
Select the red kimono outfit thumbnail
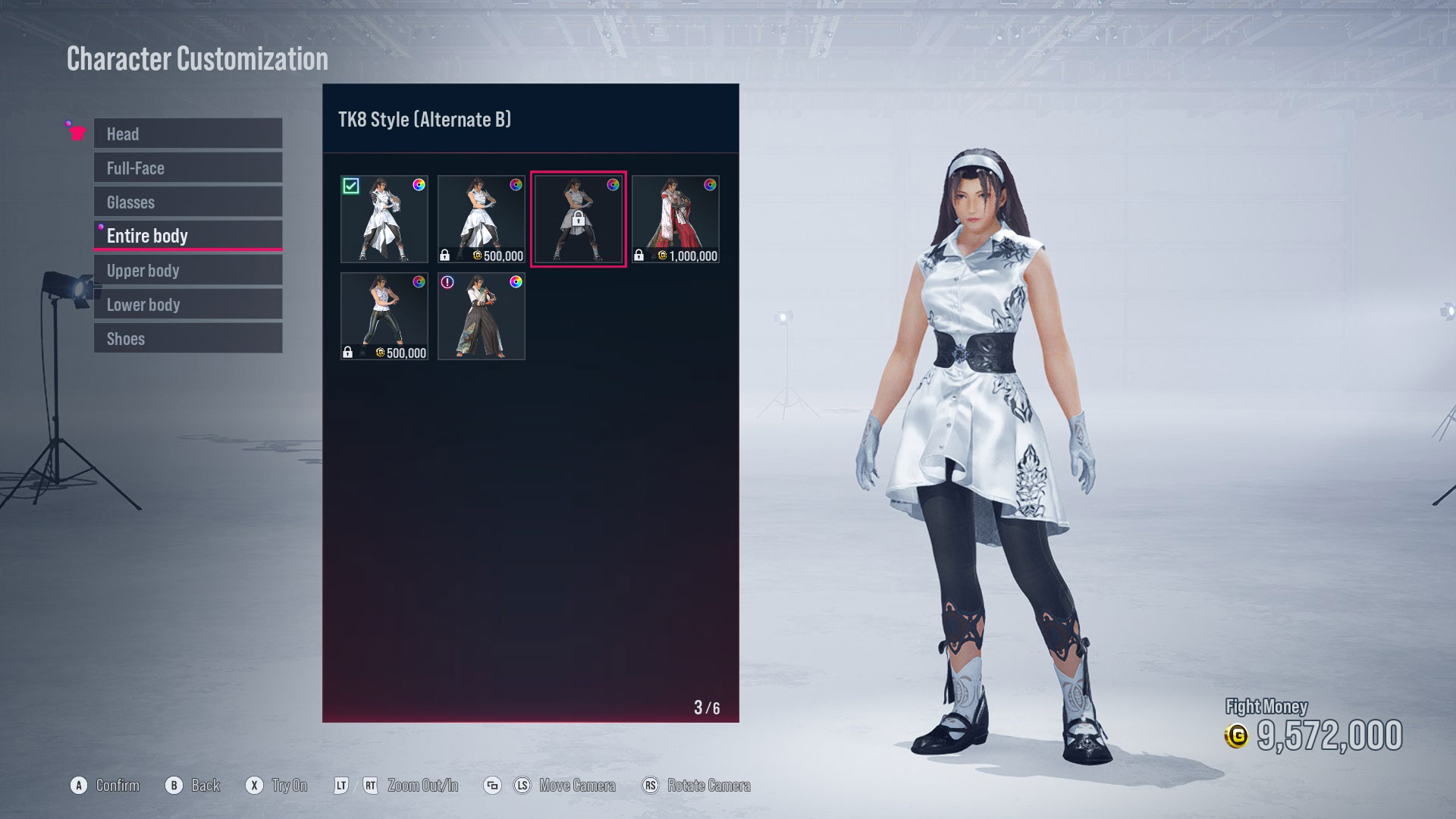pyautogui.click(x=675, y=218)
